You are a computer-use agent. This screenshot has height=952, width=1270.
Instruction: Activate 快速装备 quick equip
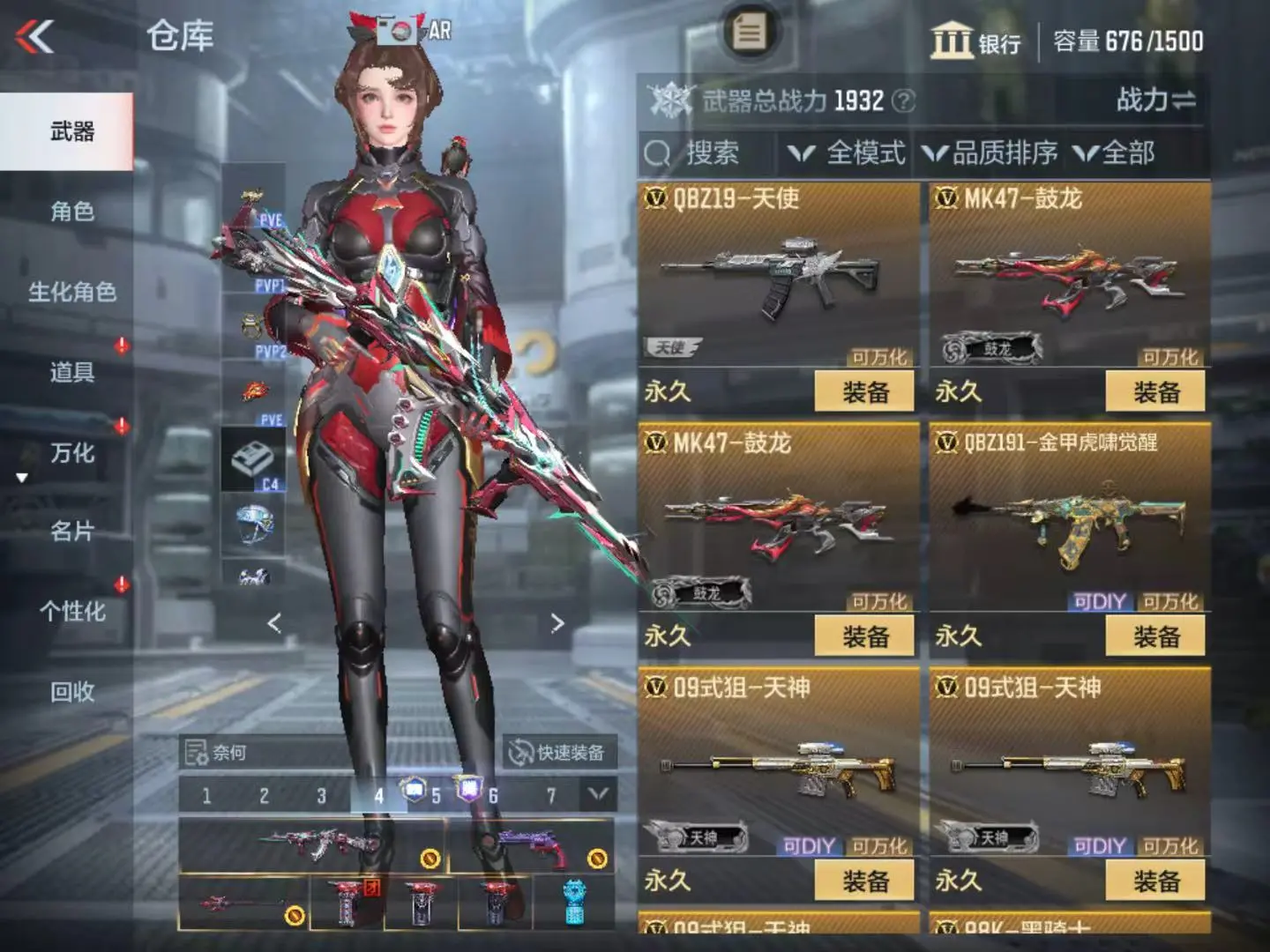tap(559, 752)
